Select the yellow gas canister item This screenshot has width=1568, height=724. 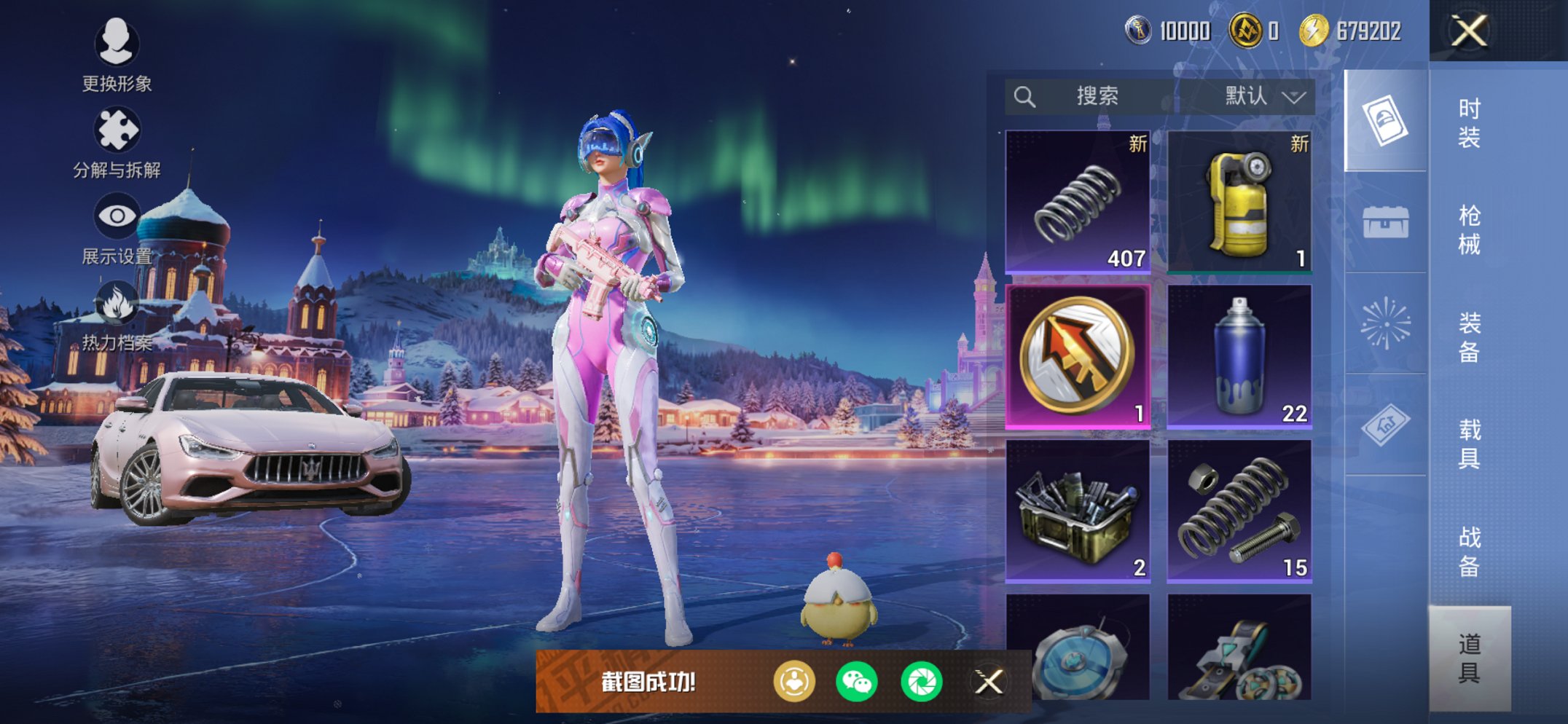click(1239, 202)
